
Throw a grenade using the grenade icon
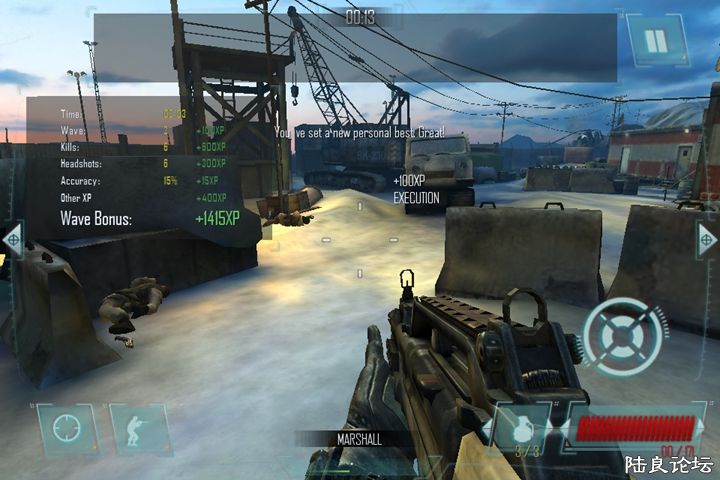[521, 430]
